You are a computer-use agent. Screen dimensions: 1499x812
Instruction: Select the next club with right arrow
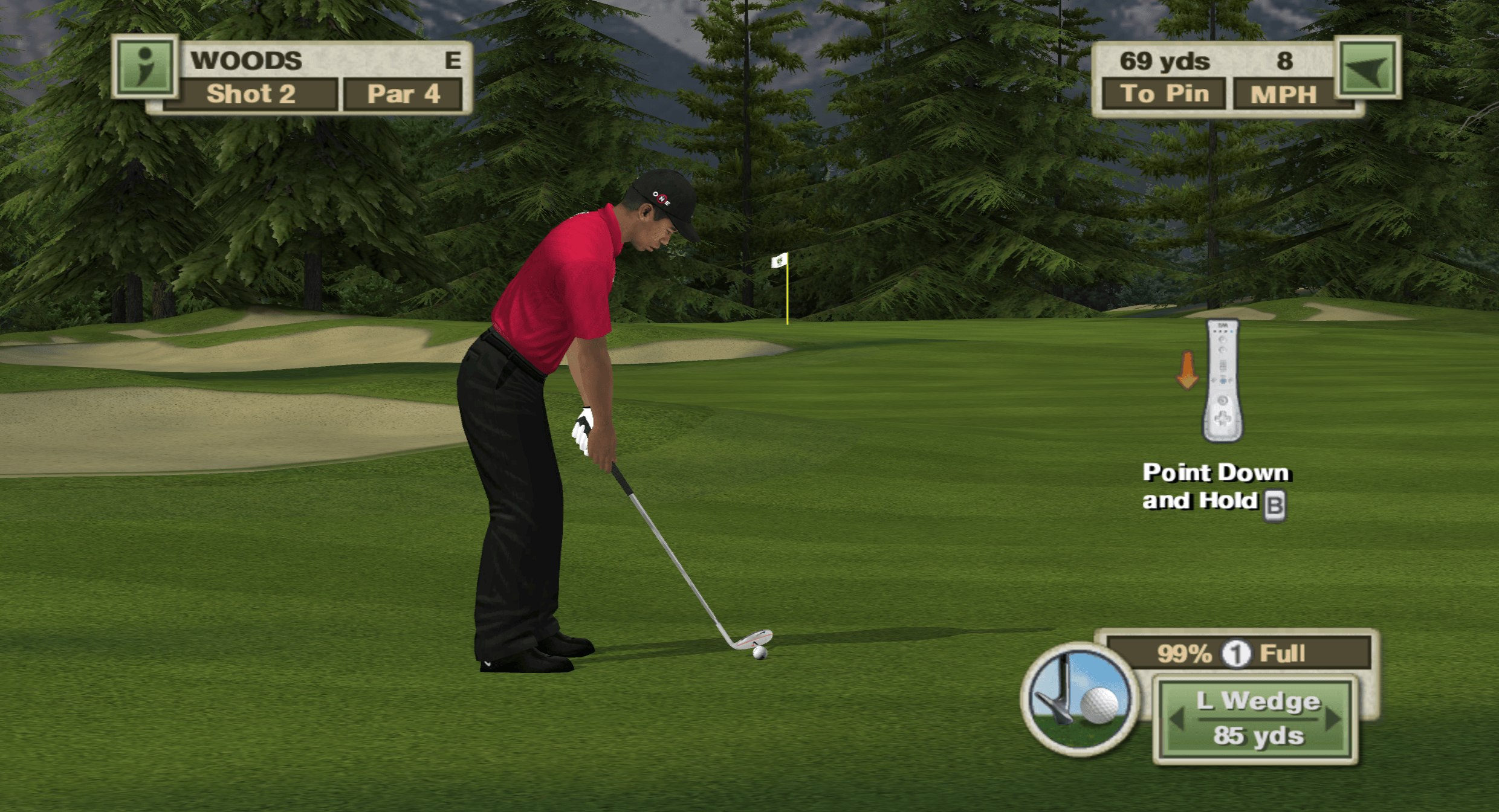coord(1334,719)
